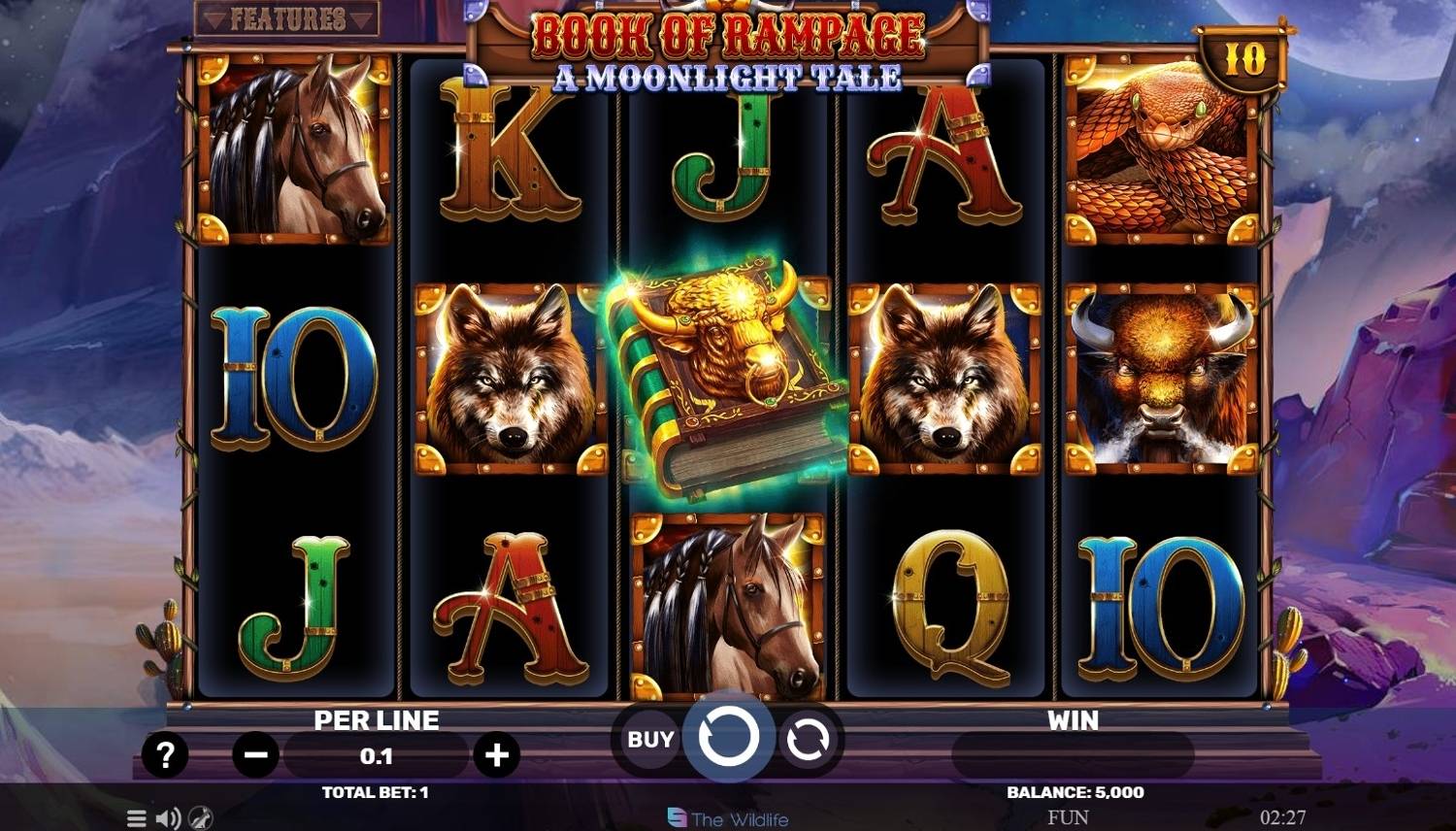Open the question mark help screen
The image size is (1456, 831).
[x=165, y=754]
